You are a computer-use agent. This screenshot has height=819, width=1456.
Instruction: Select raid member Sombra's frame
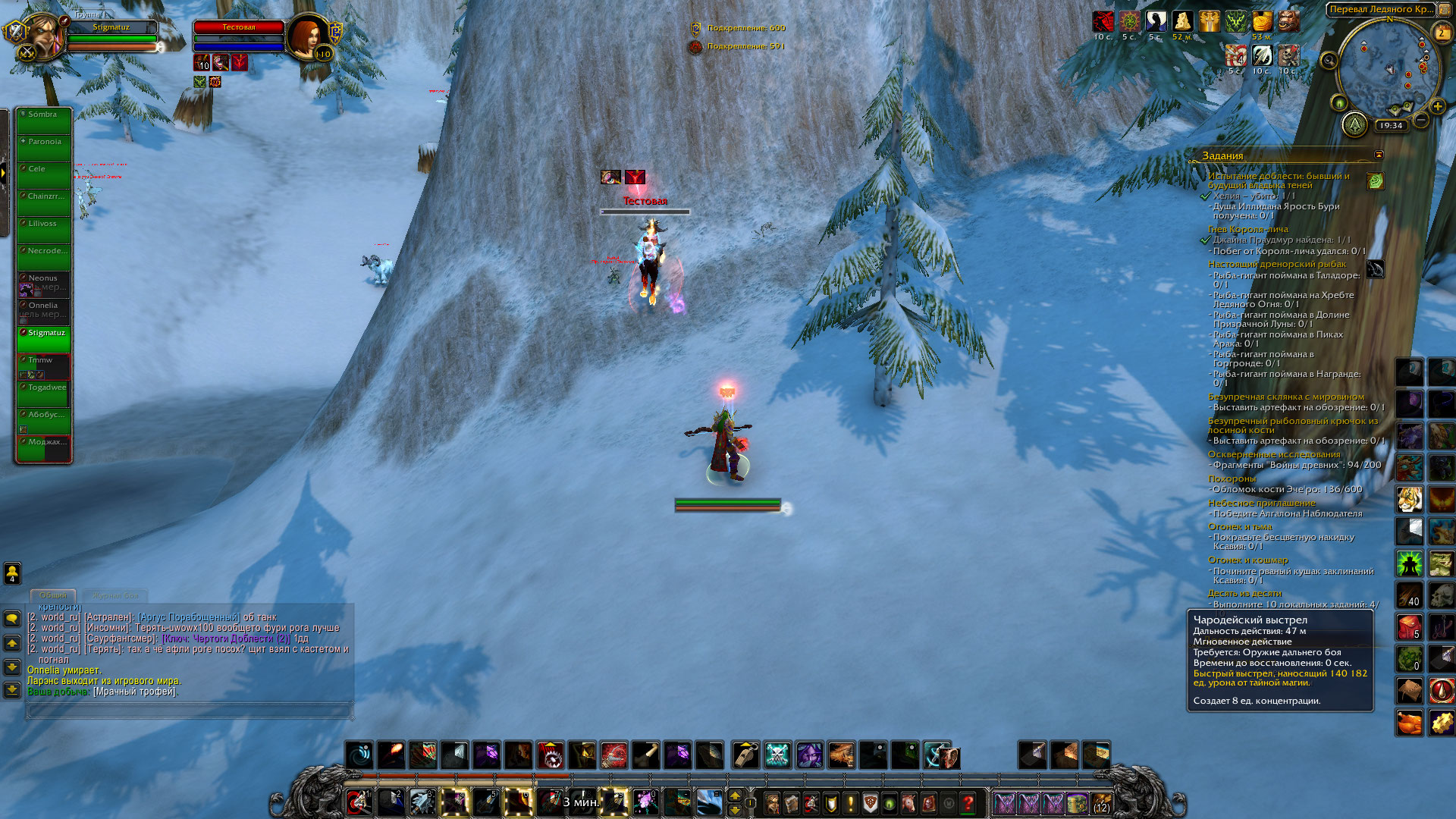44,121
